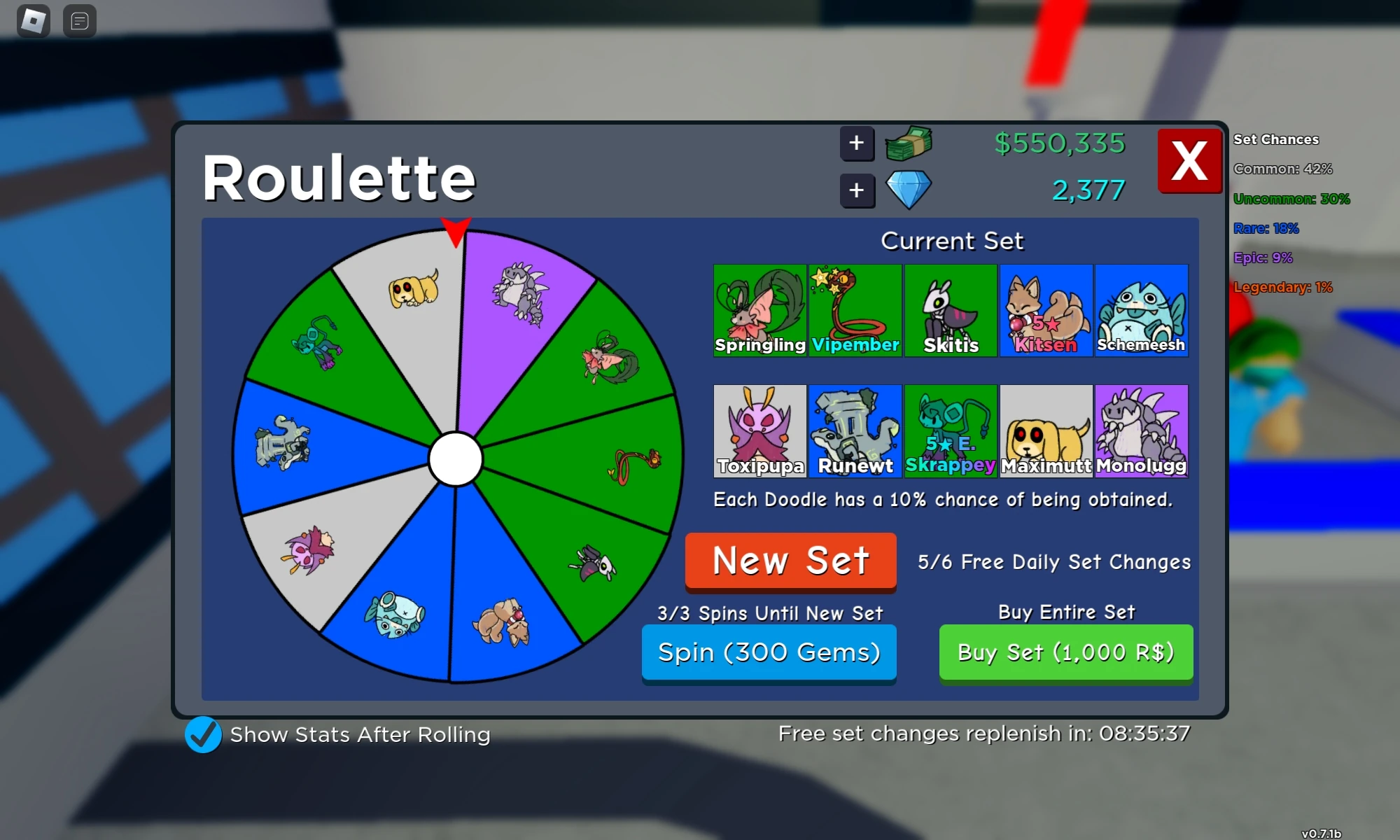Toggle Show Stats After Rolling
Screen dimensions: 1400x840
click(202, 735)
